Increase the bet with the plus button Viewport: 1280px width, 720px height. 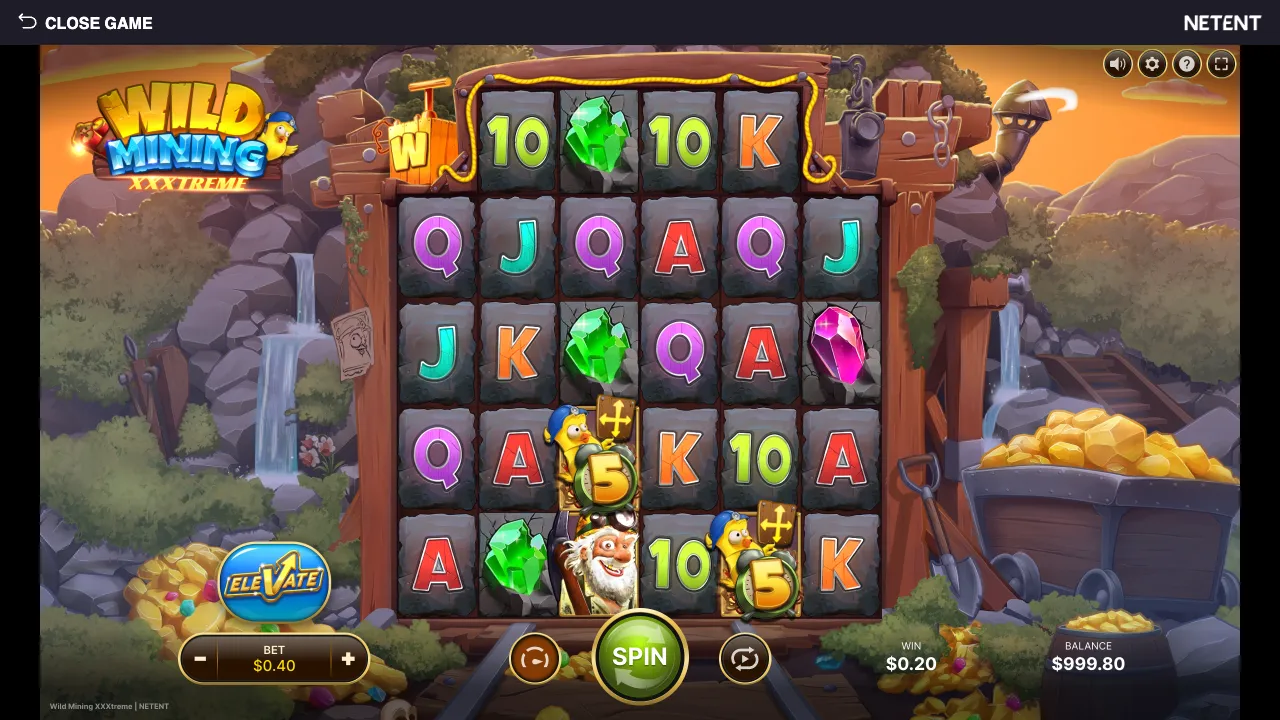[x=348, y=659]
